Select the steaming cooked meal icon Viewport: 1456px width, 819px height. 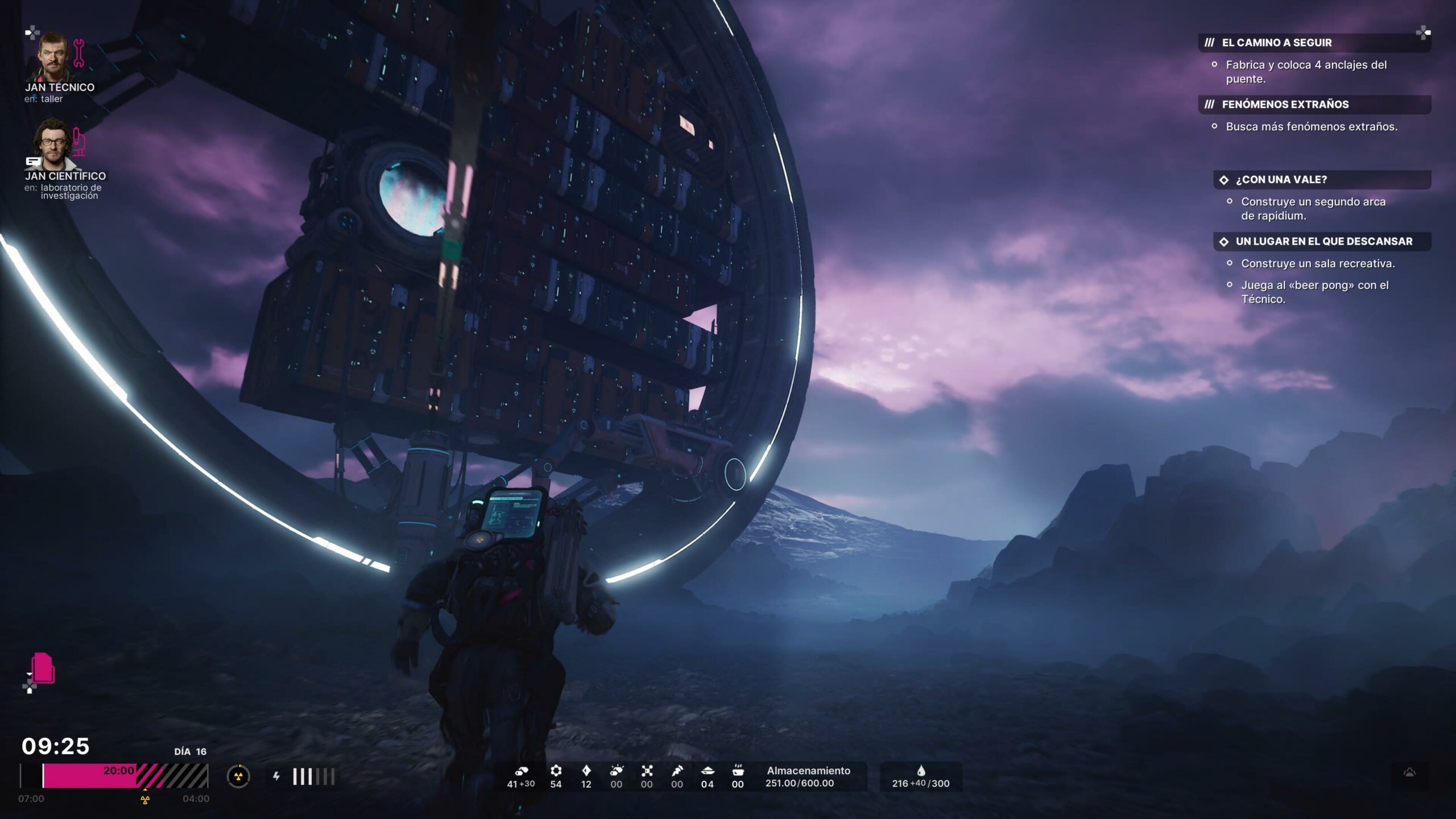pyautogui.click(x=738, y=771)
